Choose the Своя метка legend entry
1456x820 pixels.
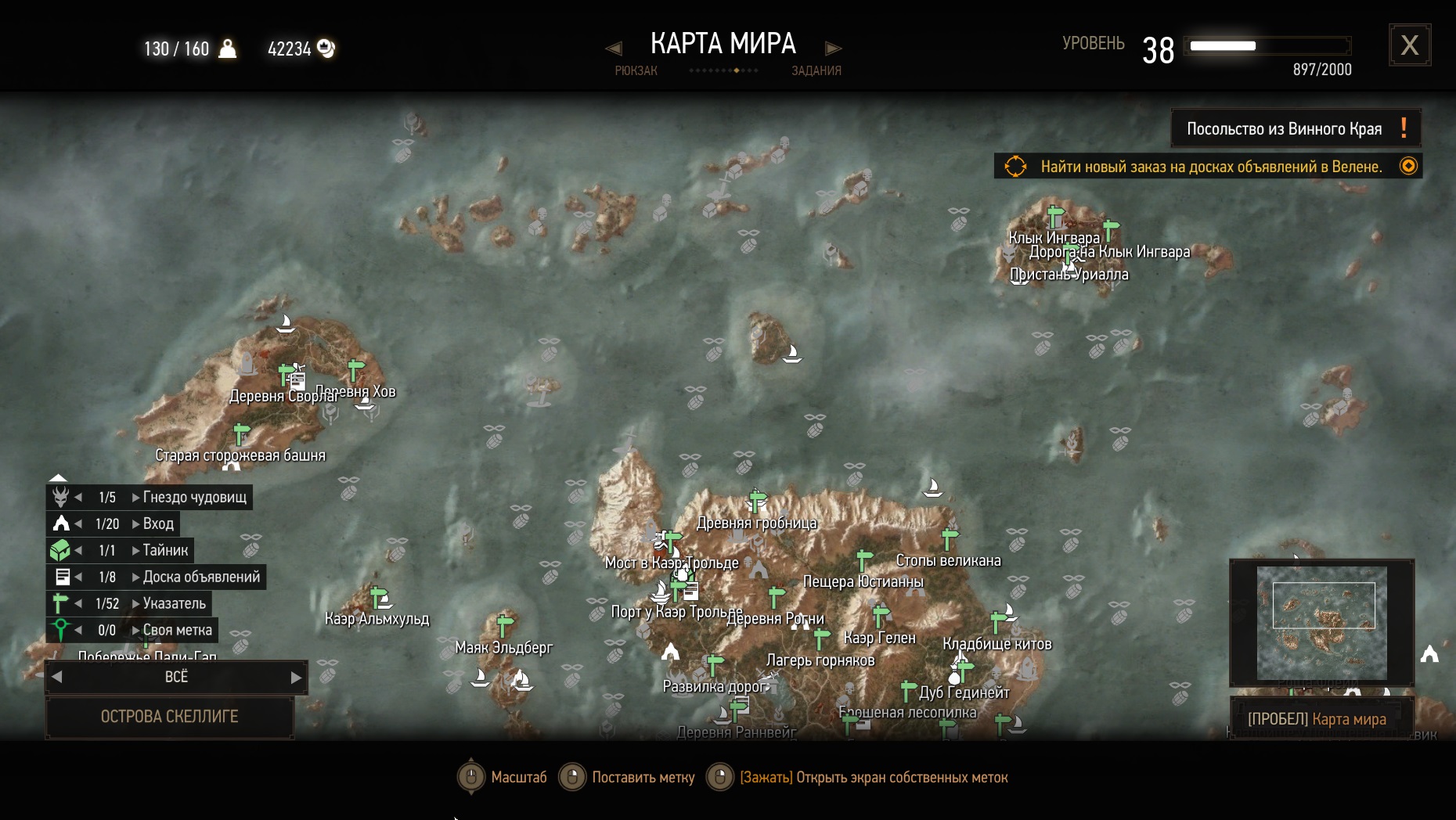177,630
